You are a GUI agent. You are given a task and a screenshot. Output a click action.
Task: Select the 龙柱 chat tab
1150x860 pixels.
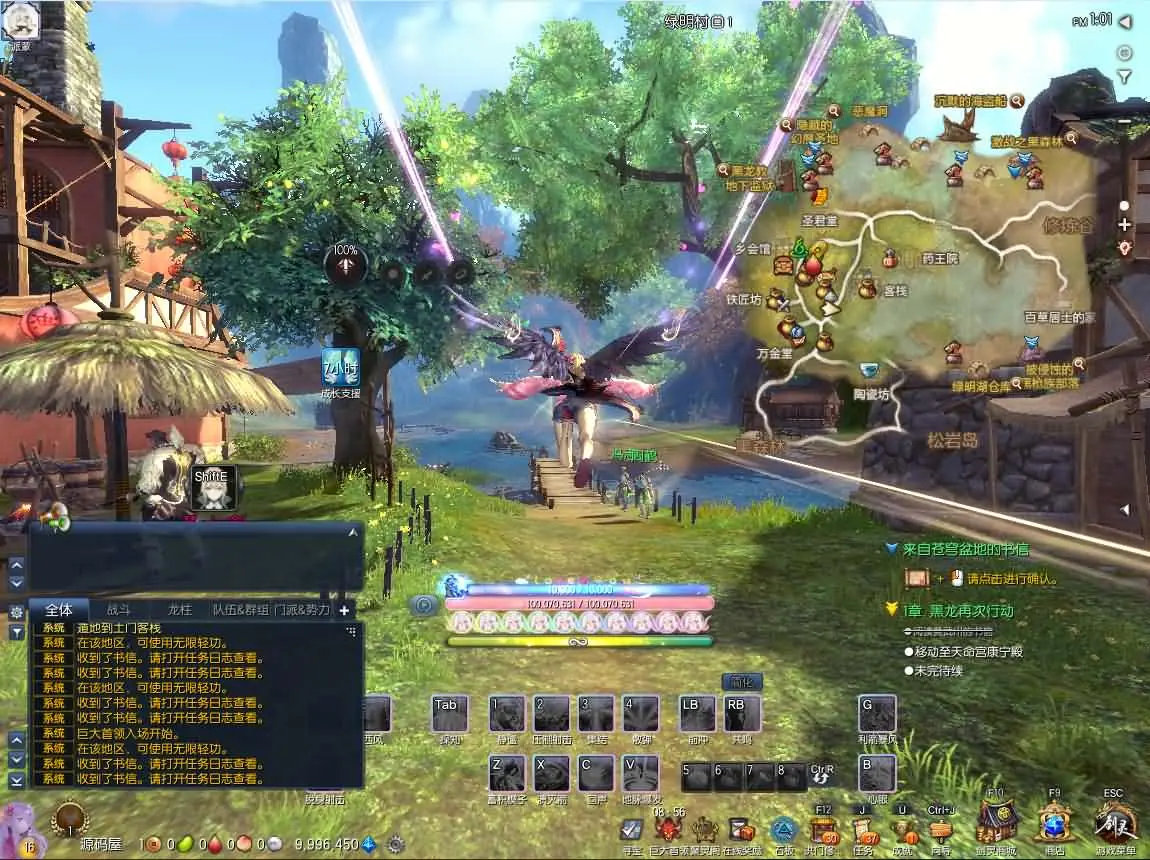(179, 609)
